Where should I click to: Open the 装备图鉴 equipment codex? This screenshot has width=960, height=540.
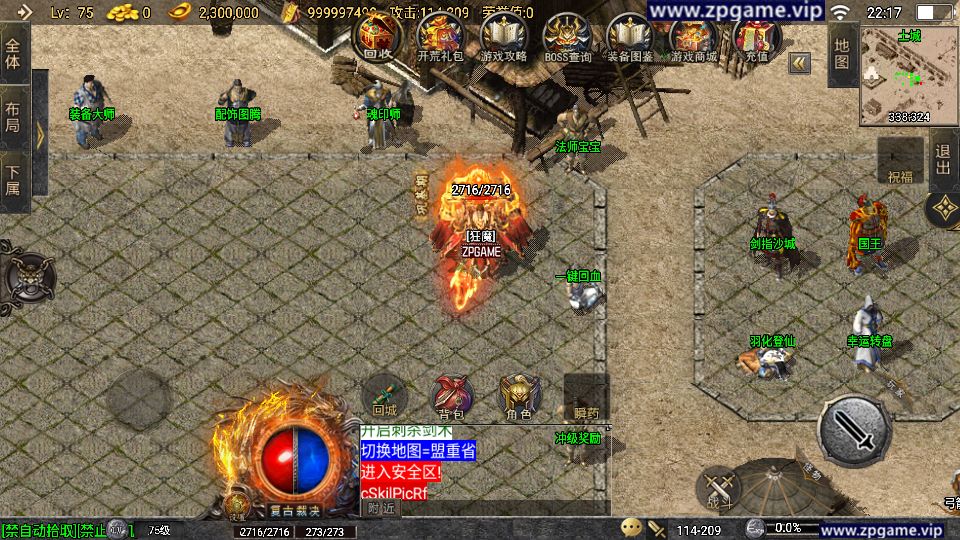coord(630,39)
